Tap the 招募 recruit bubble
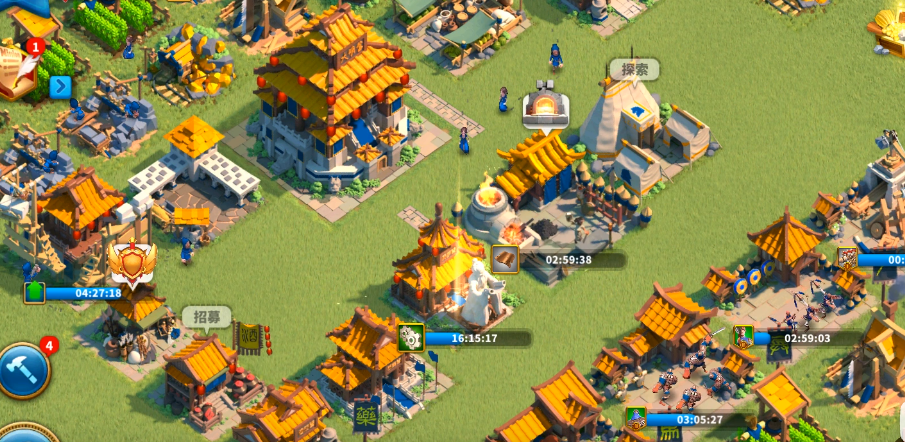905x442 pixels. tap(206, 318)
